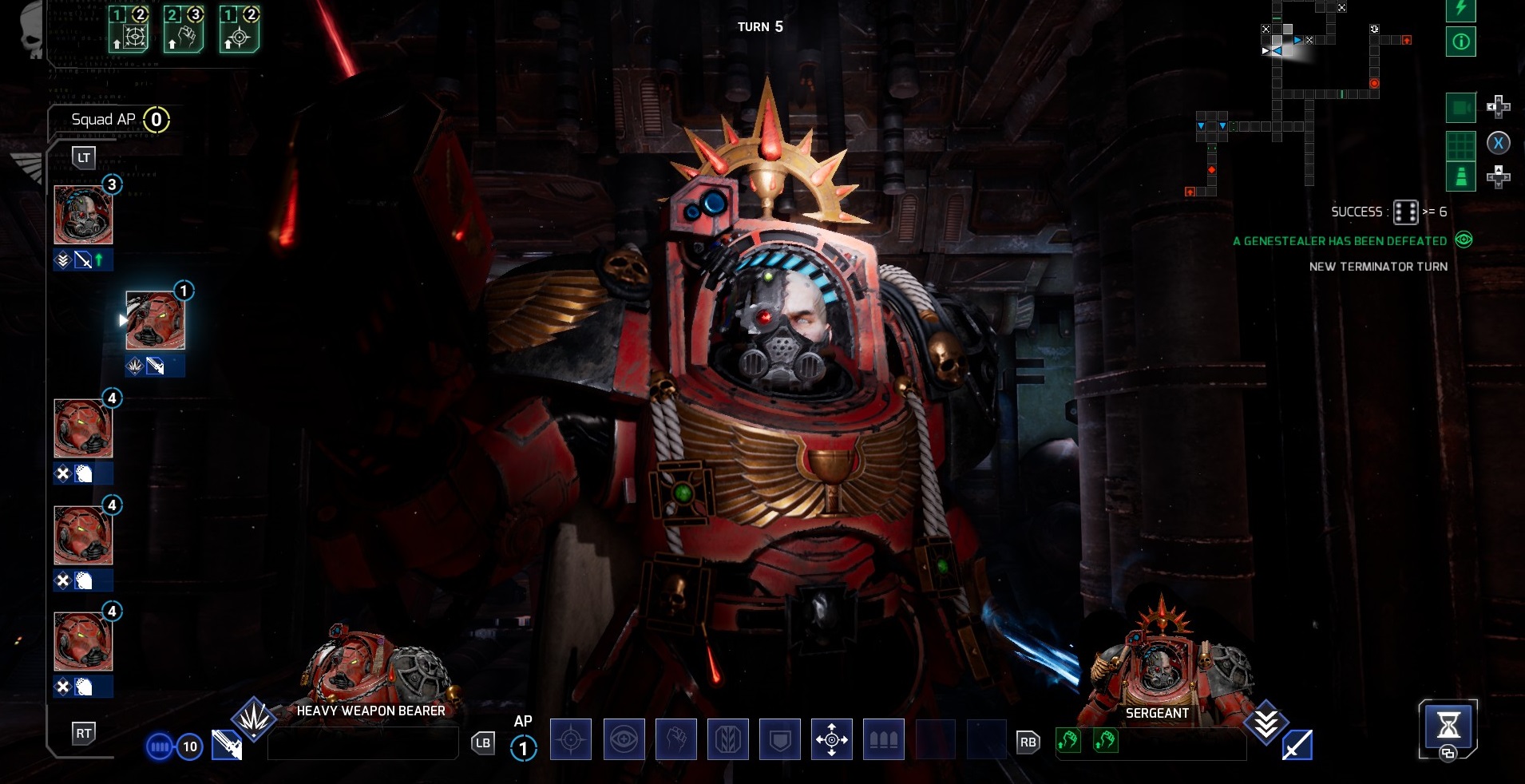The height and width of the screenshot is (784, 1525).
Task: Click the three-bullets reload action
Action: coord(883,739)
